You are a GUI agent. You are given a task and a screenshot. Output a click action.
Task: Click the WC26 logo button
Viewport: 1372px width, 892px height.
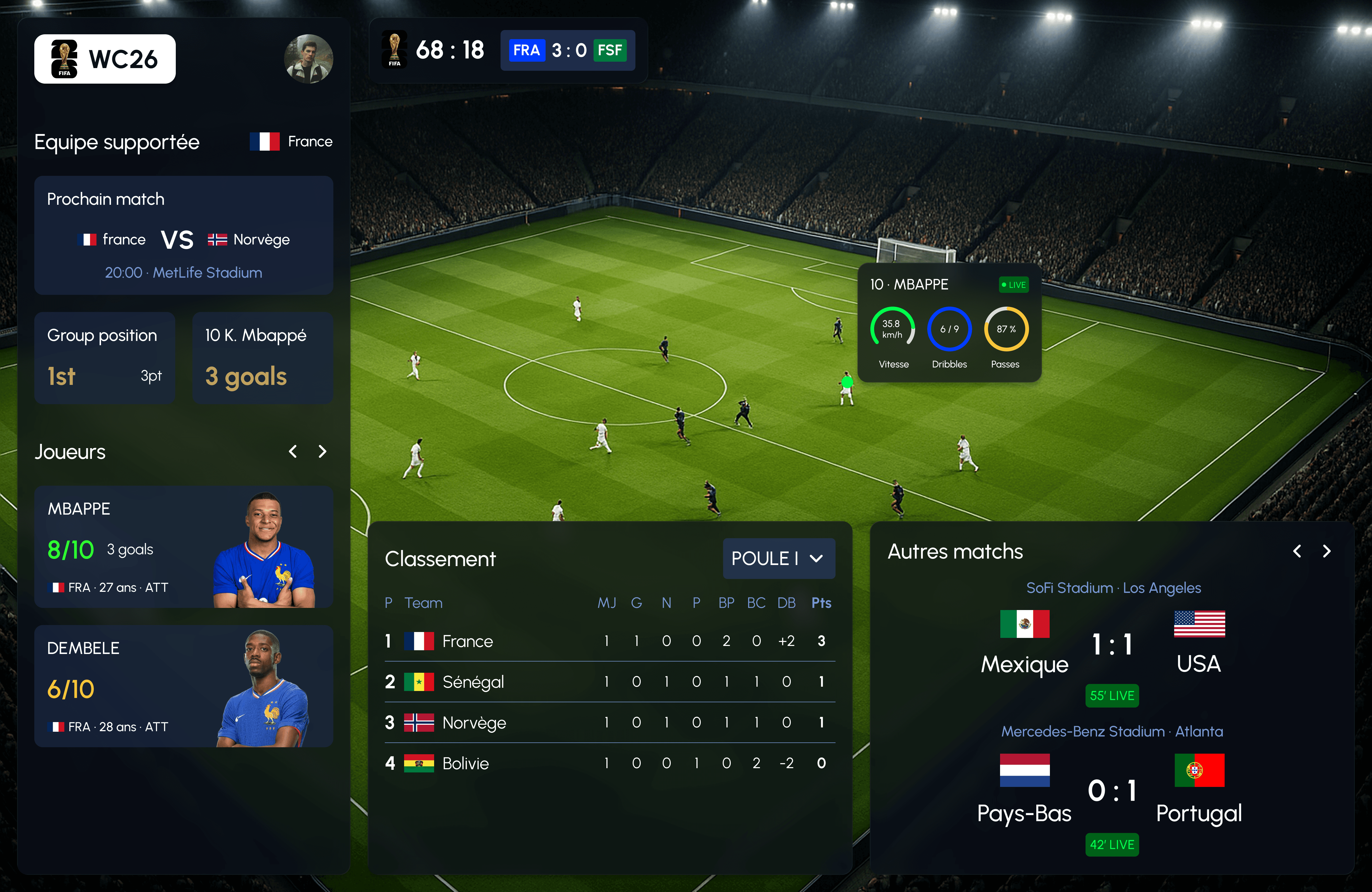105,59
